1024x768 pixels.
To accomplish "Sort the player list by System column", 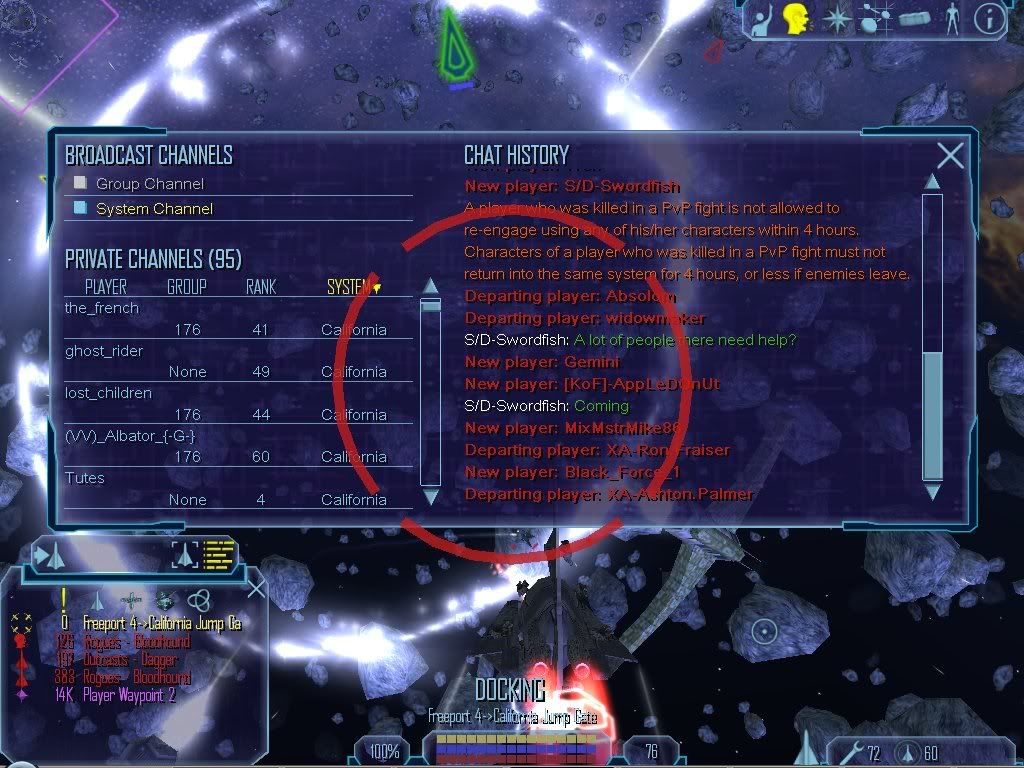I will (350, 287).
